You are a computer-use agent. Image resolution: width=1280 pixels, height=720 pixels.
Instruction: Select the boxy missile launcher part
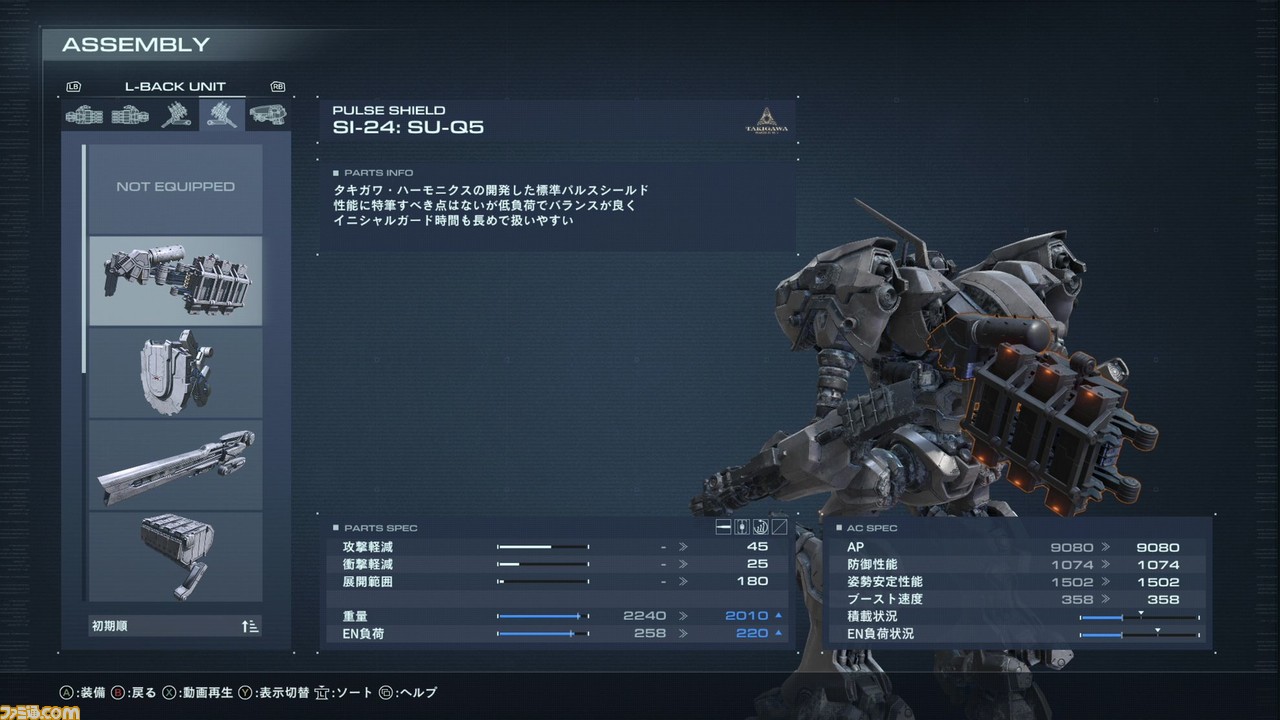pos(175,555)
